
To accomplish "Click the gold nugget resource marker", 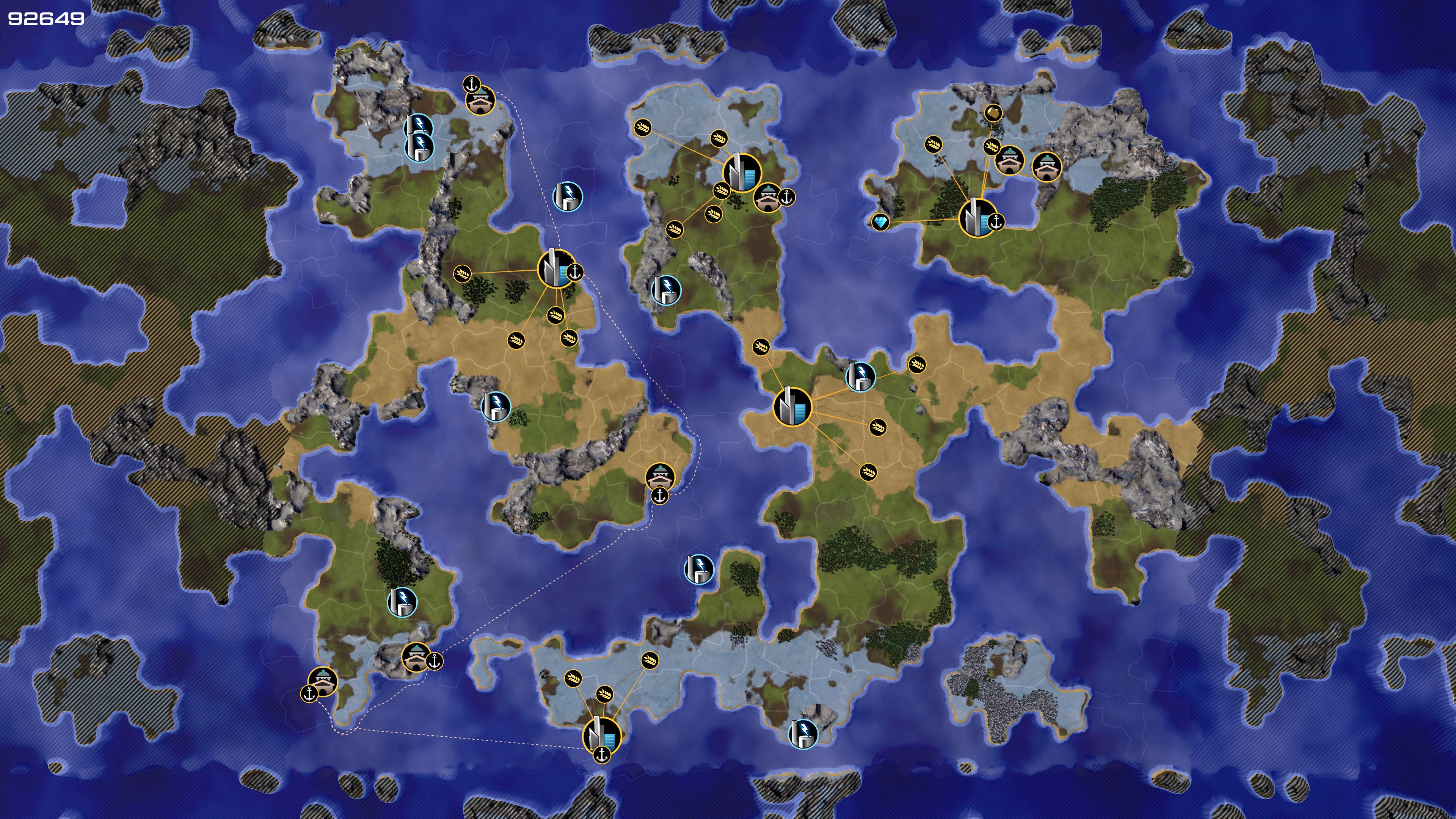I will click(x=993, y=113).
